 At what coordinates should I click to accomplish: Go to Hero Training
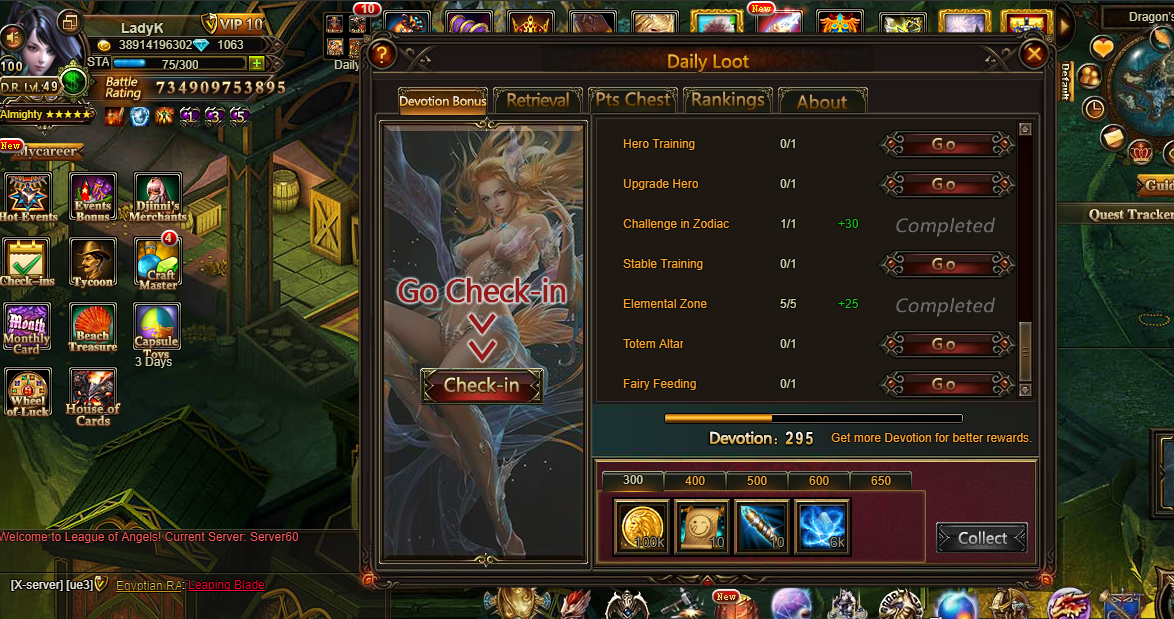[944, 144]
